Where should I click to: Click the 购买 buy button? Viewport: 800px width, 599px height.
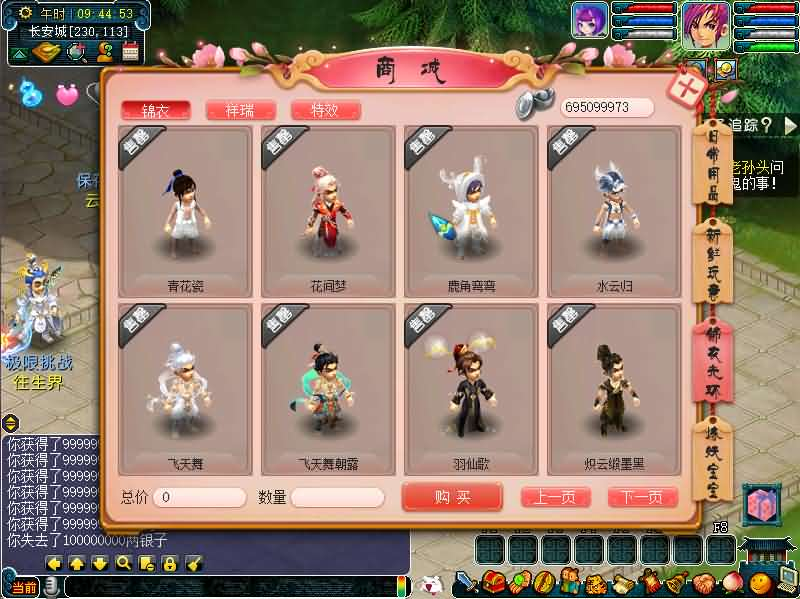(452, 497)
